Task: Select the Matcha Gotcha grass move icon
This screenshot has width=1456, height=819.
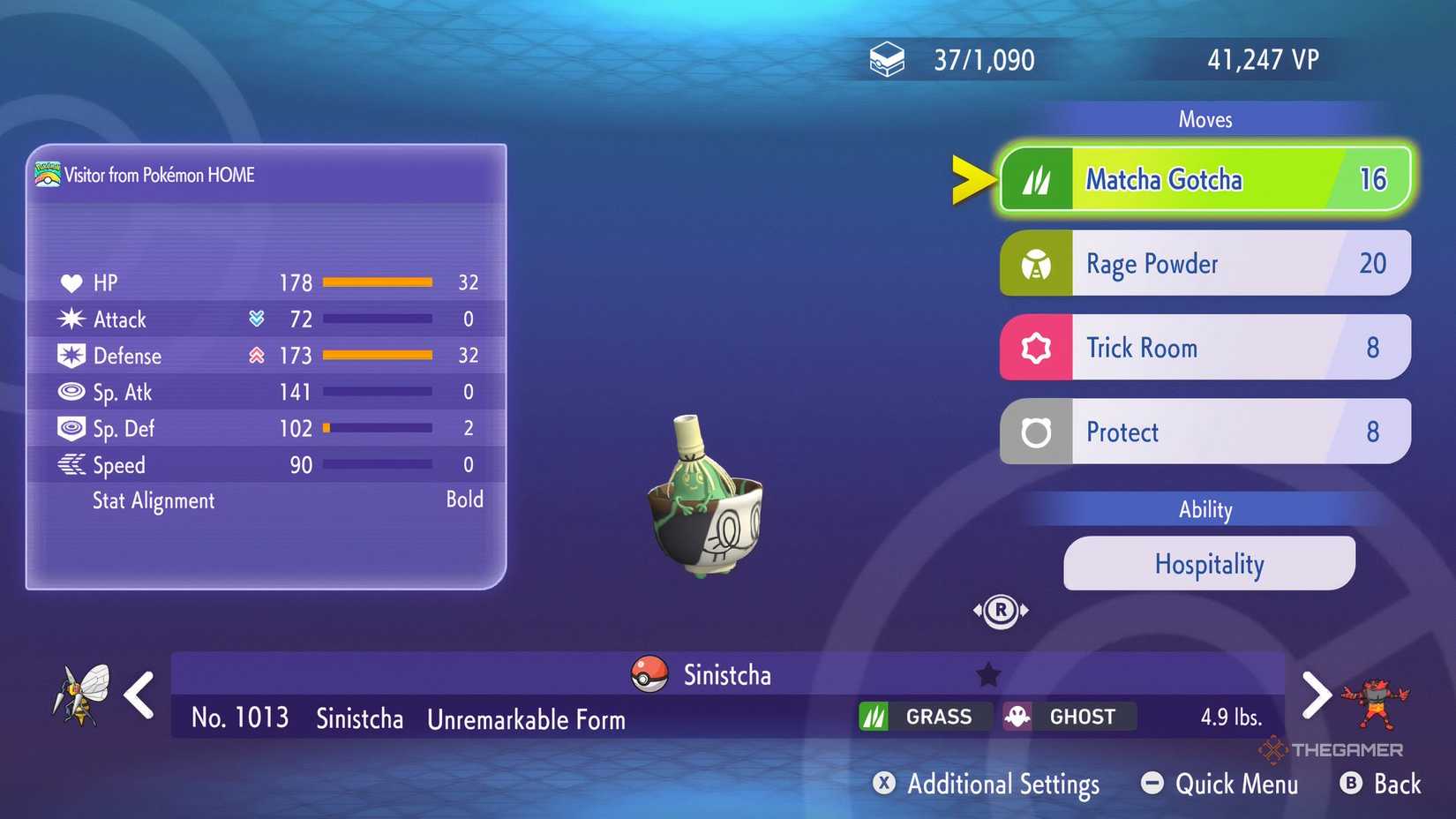Action: (x=1037, y=178)
